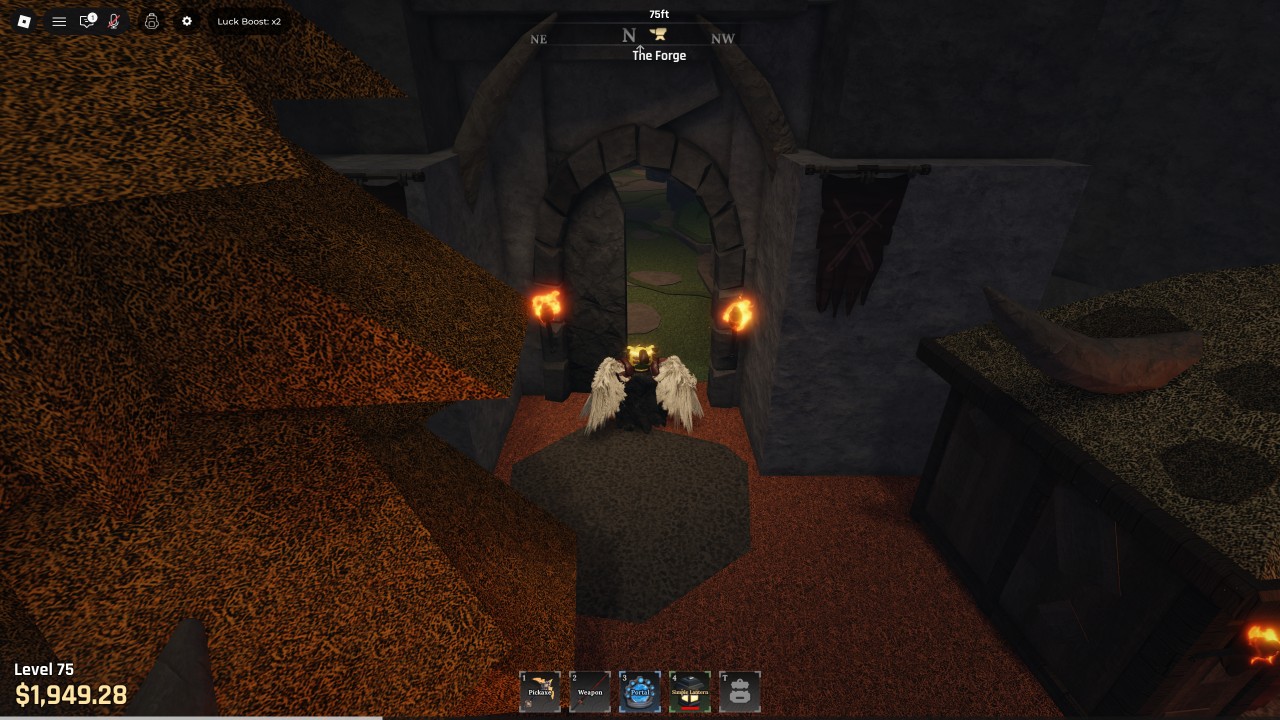Screen dimensions: 1280x720
Task: Click the Luck Boost x2 indicator
Action: (x=249, y=21)
